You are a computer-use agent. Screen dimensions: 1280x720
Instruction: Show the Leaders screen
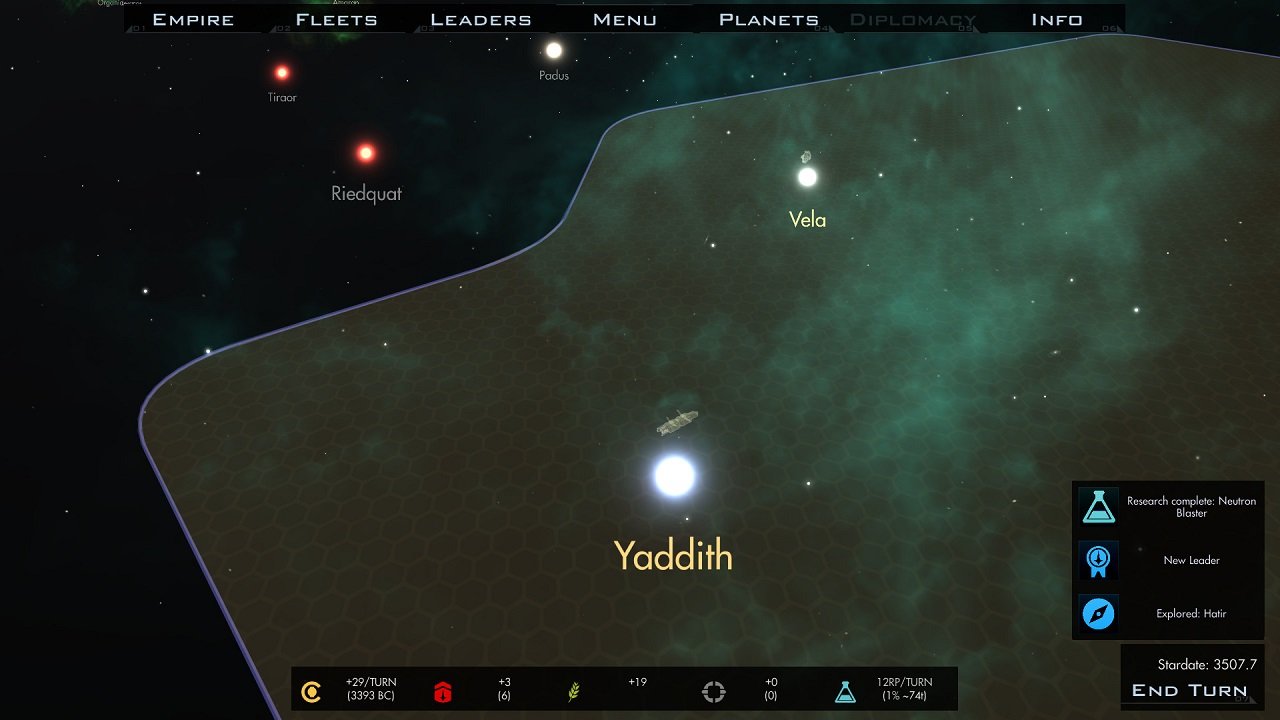pyautogui.click(x=480, y=19)
